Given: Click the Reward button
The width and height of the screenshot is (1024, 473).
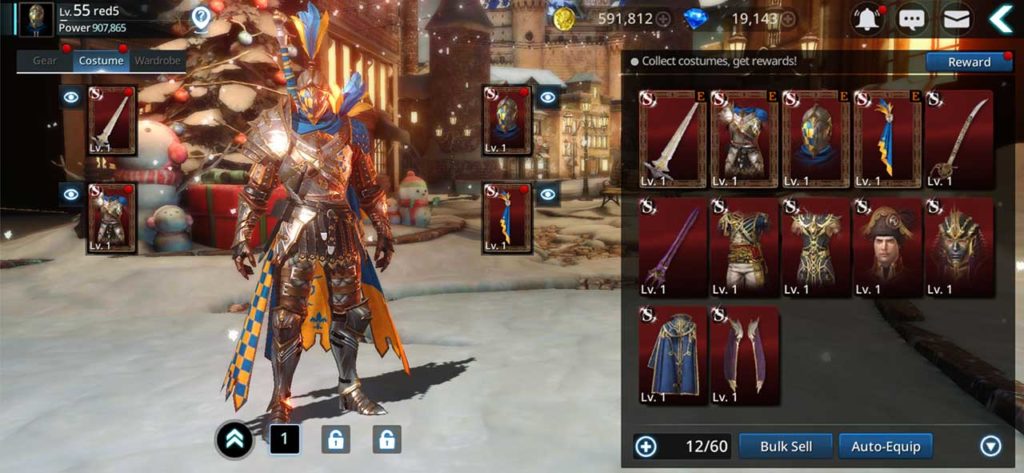Looking at the screenshot, I should (x=968, y=62).
